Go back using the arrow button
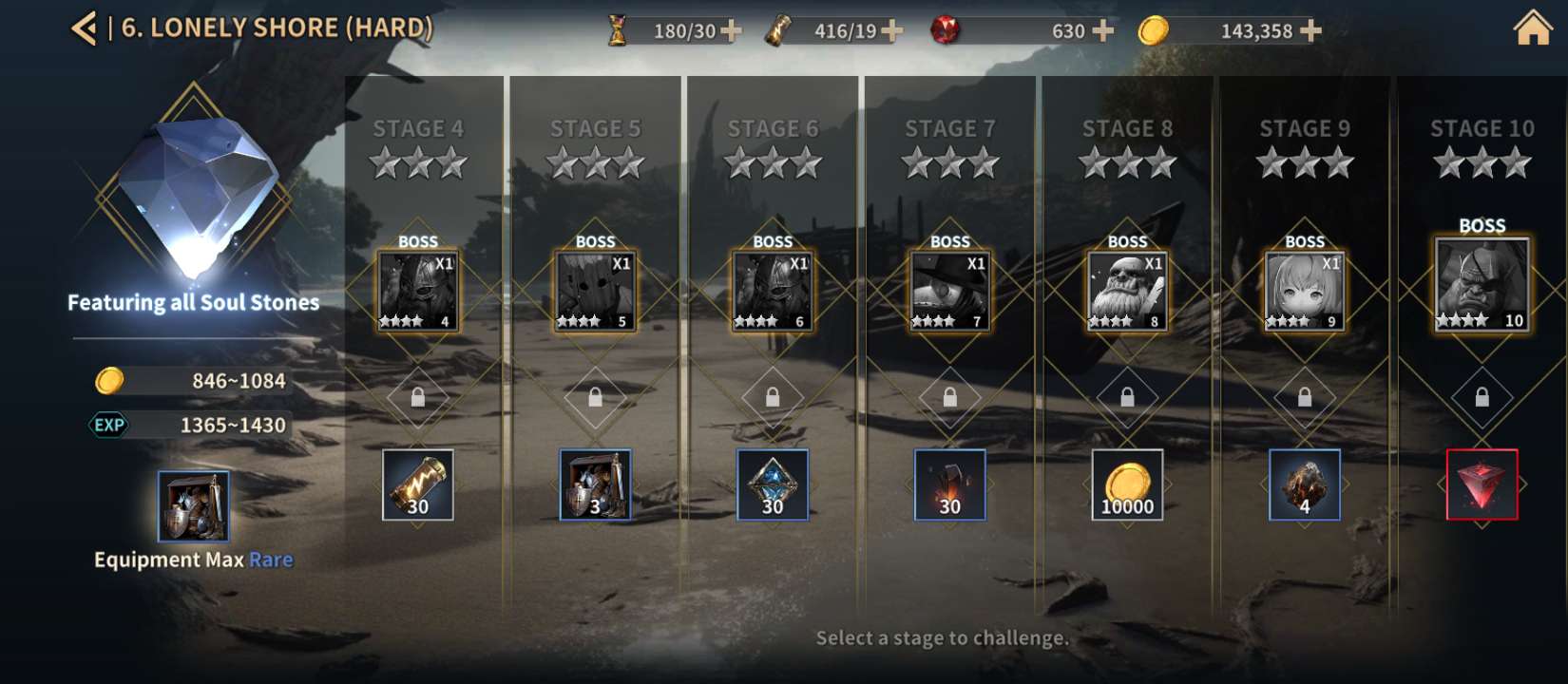This screenshot has height=684, width=1568. (x=84, y=28)
